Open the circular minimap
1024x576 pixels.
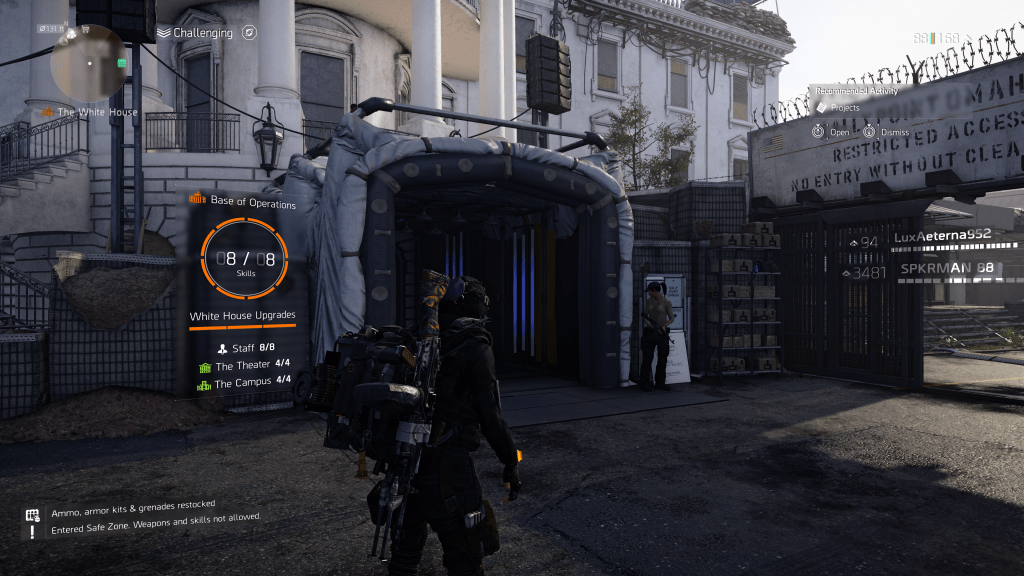(88, 62)
